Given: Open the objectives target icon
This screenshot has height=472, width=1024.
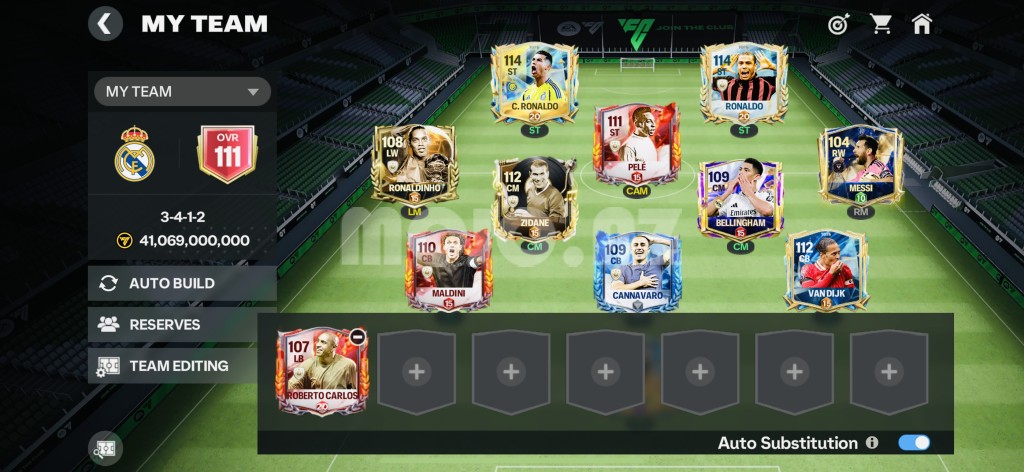Looking at the screenshot, I should tap(838, 23).
